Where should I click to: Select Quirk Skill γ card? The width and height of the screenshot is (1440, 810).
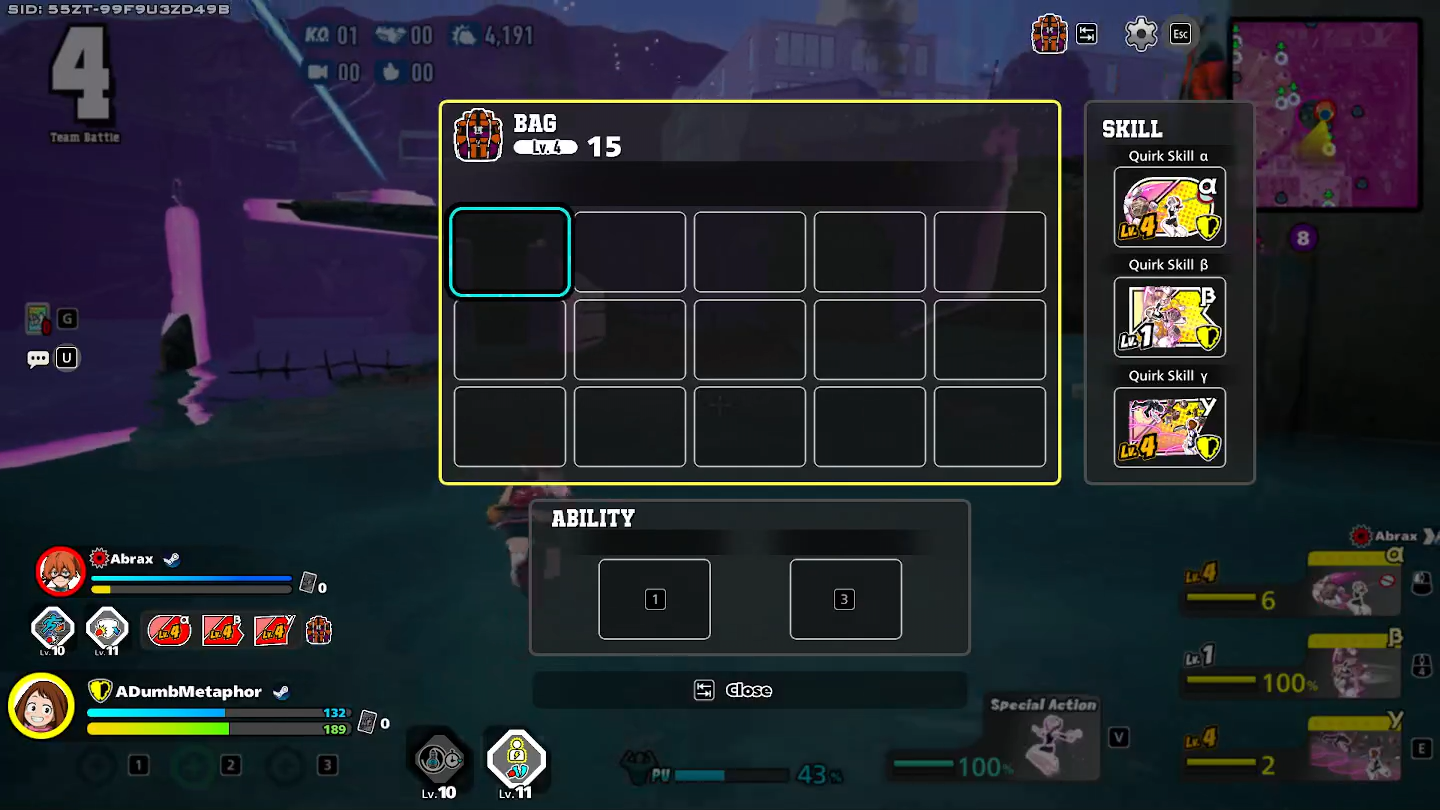1169,427
